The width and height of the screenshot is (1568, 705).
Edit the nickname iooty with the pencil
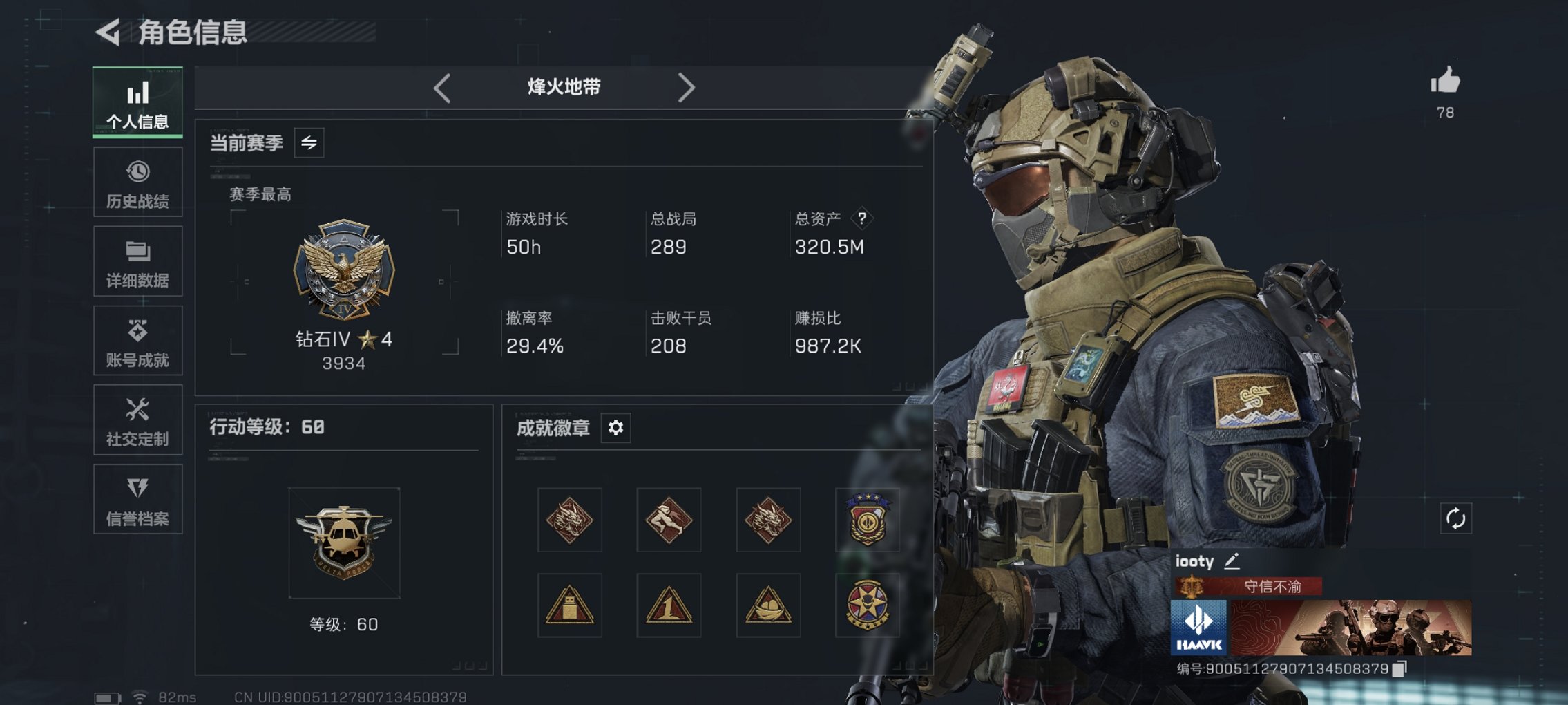click(1231, 561)
